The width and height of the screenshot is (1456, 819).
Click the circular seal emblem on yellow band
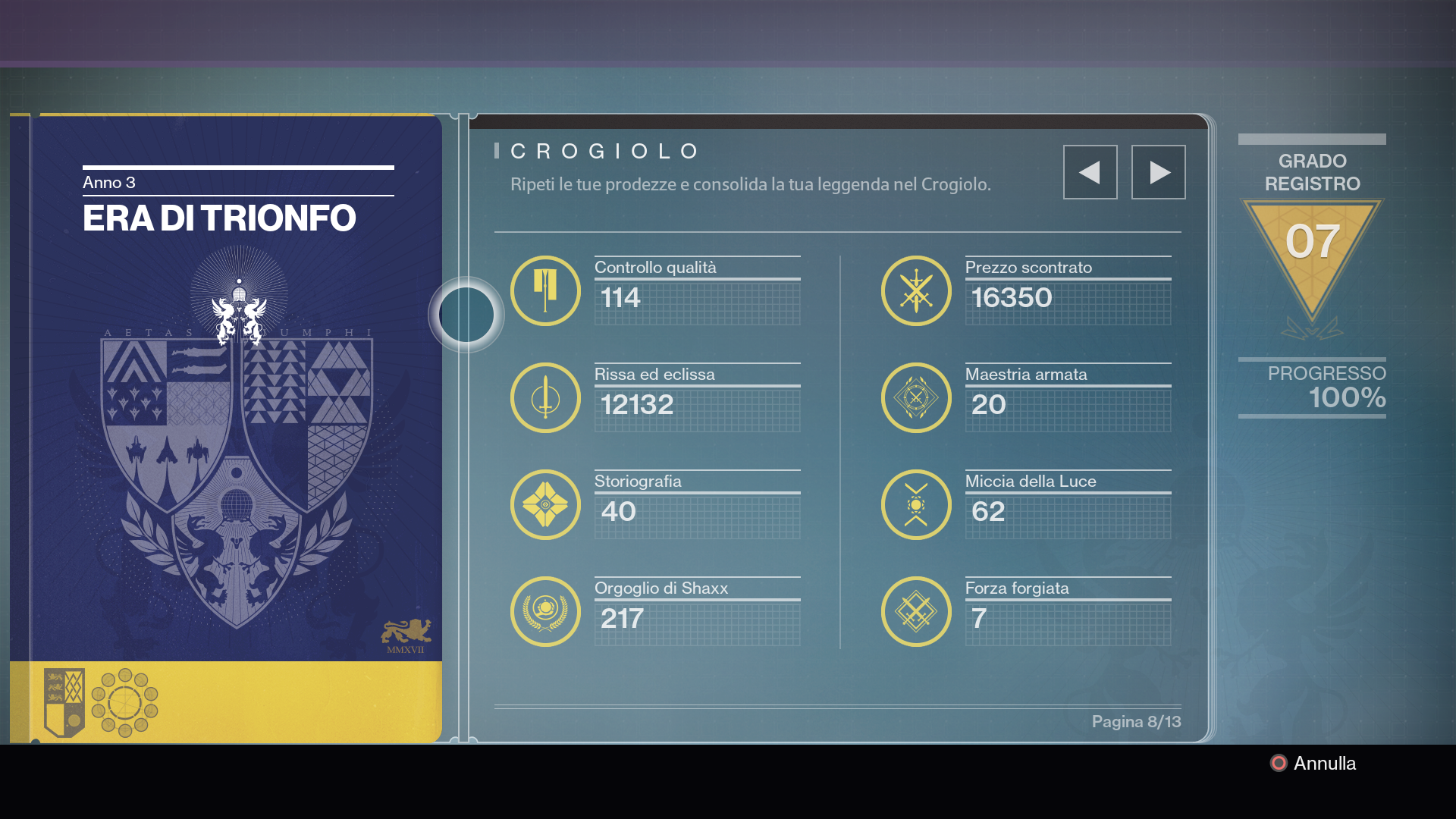124,702
